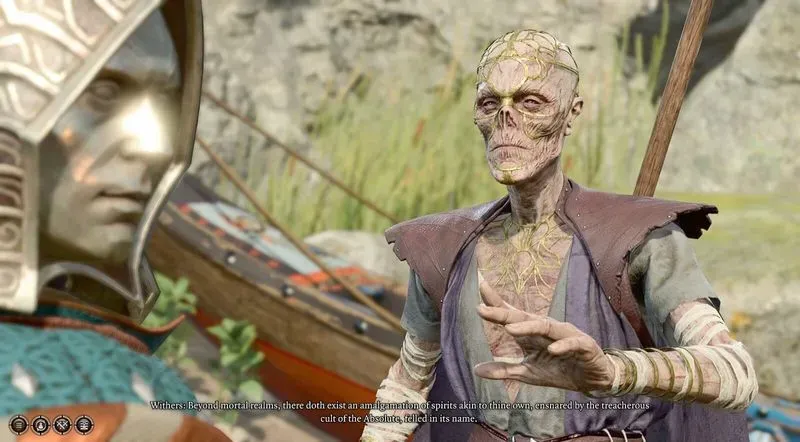Open the dialogue history lines icon
The width and height of the screenshot is (800, 442).
(x=19, y=425)
